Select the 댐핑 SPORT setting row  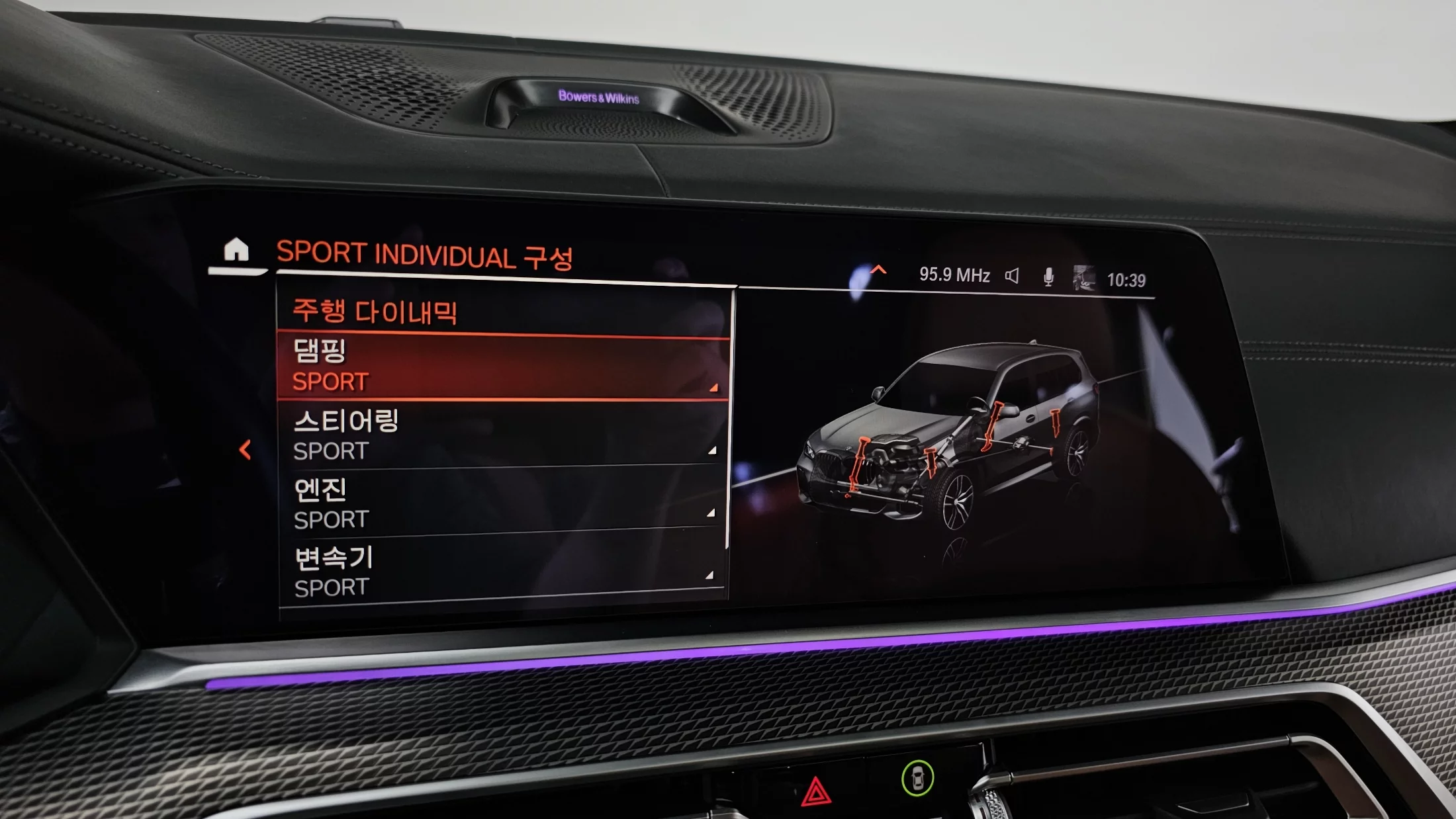coord(503,366)
